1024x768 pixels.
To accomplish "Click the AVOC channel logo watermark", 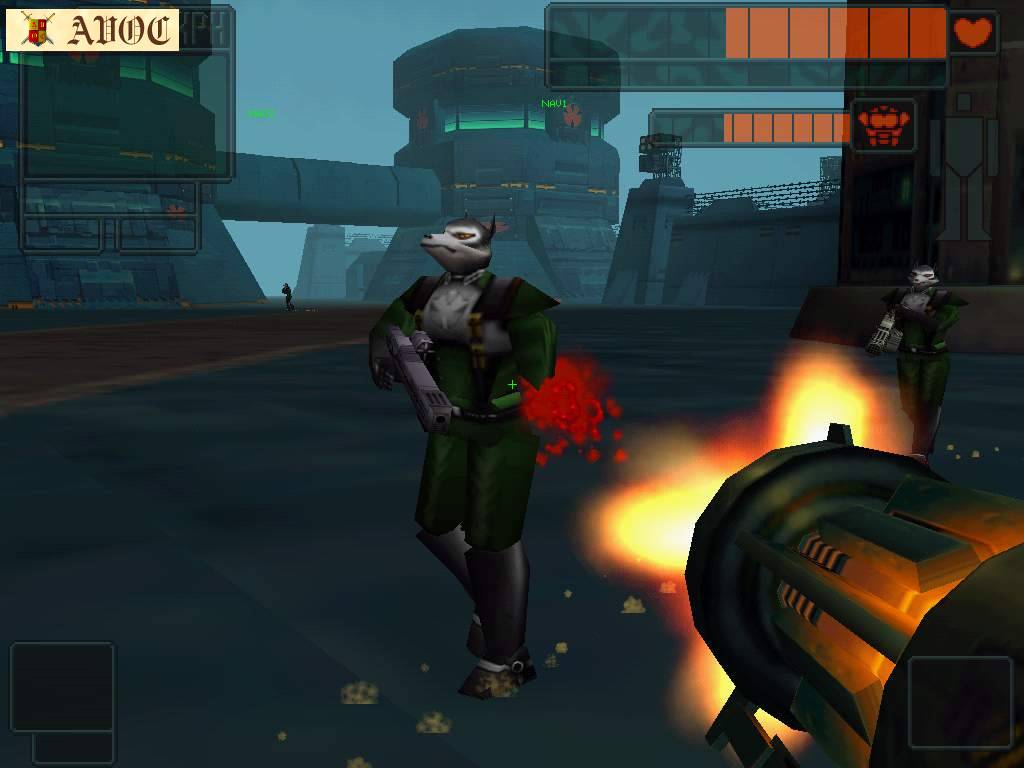I will [92, 31].
